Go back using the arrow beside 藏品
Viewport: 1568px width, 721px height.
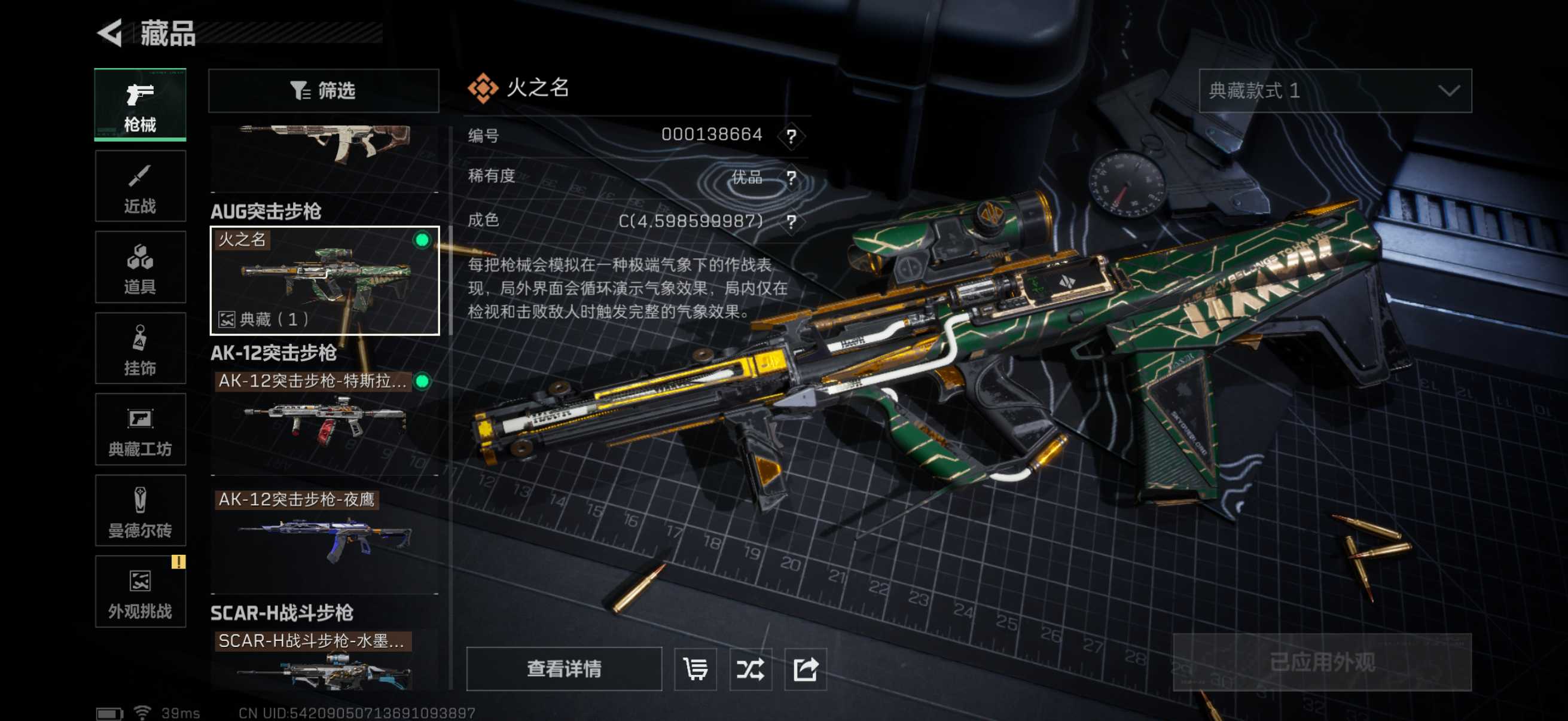(x=110, y=33)
